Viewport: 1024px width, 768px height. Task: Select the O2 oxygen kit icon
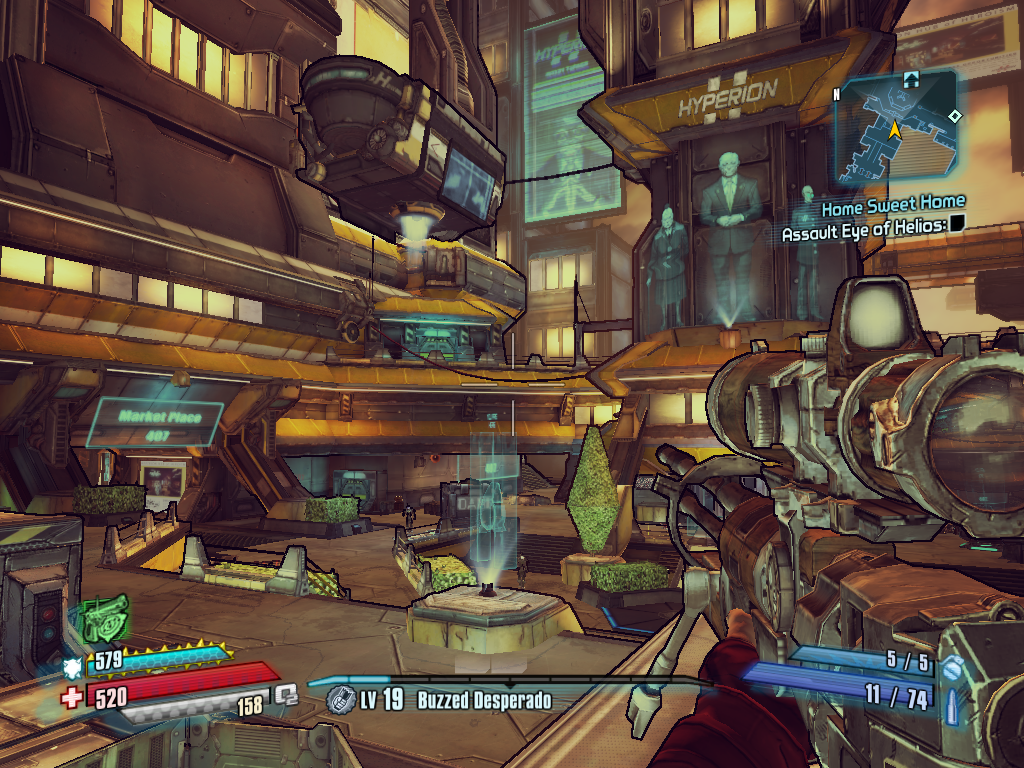287,693
